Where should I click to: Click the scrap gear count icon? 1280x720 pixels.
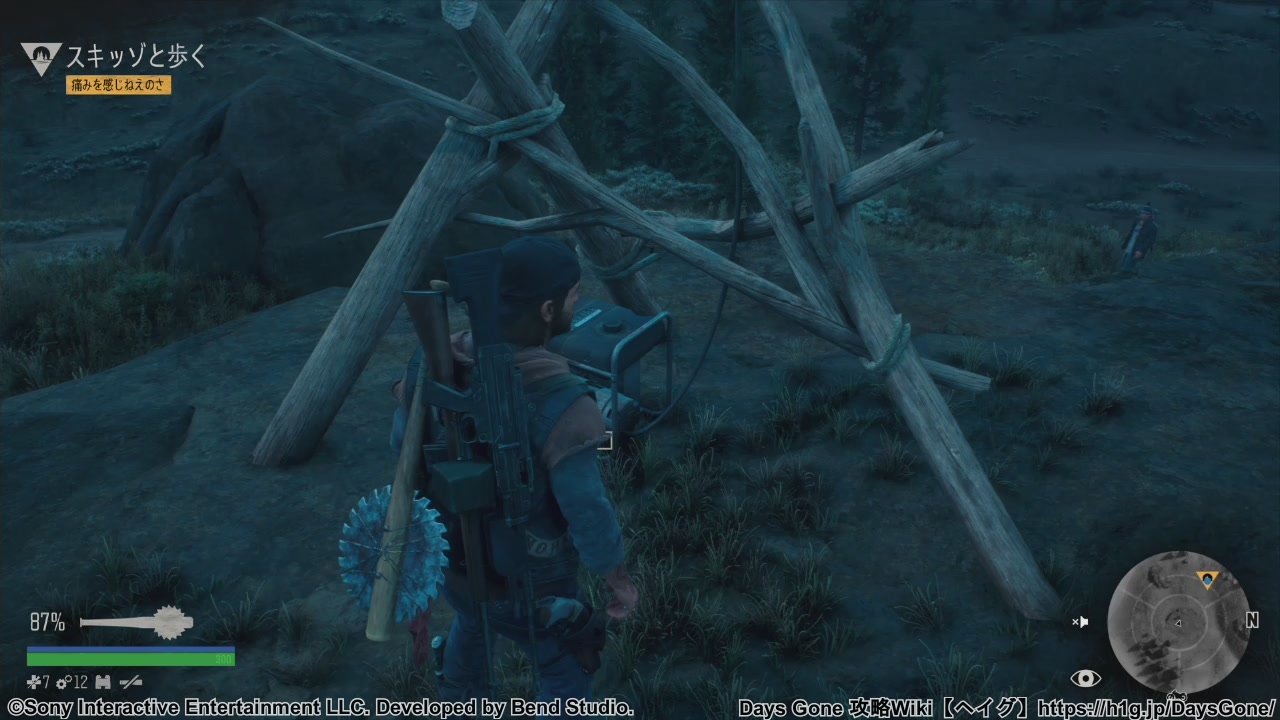tap(63, 682)
